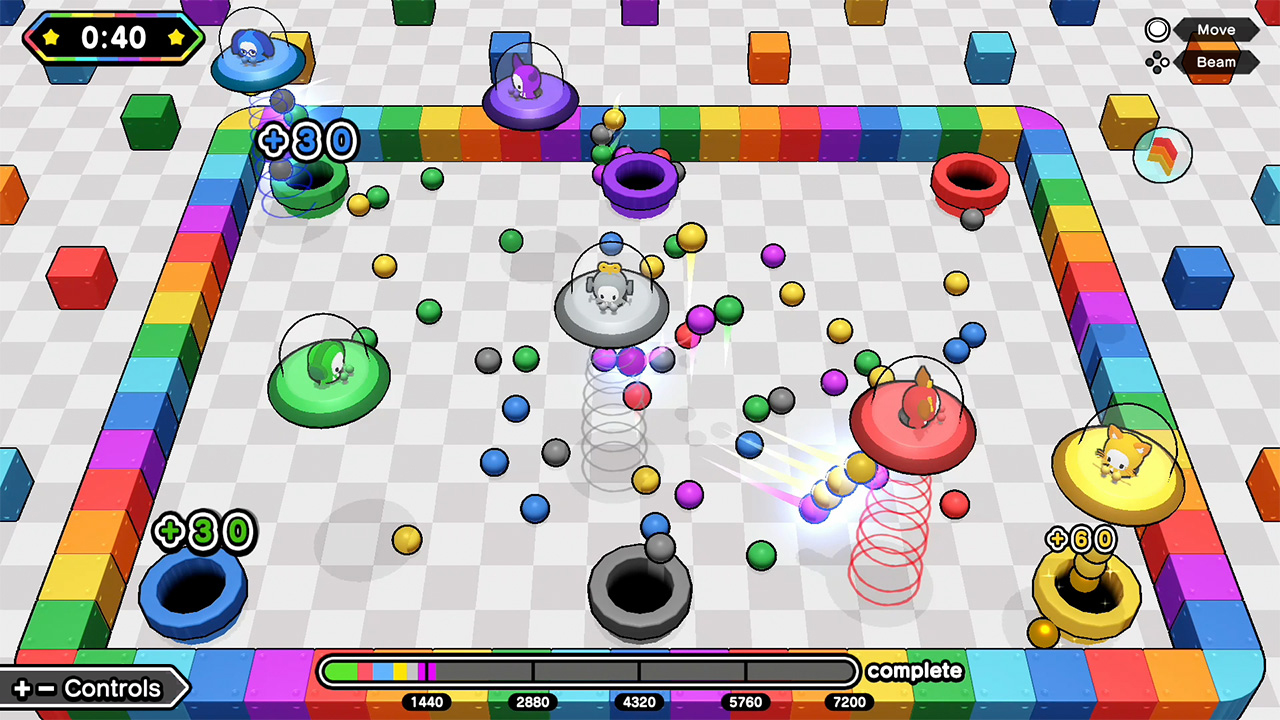Click the gray UFO with the duck rider
1280x720 pixels.
click(613, 305)
